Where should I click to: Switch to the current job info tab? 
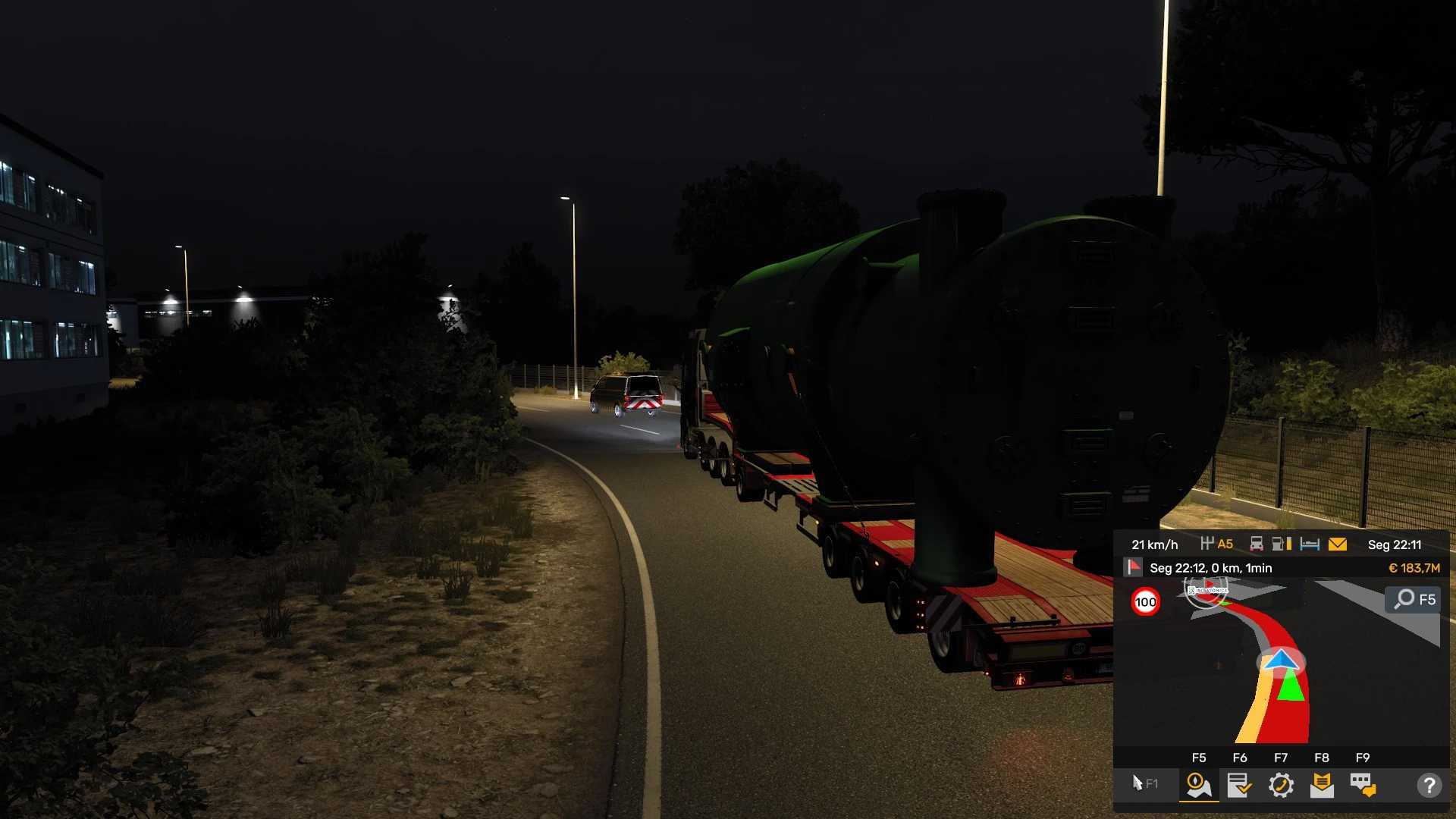coord(1239,785)
